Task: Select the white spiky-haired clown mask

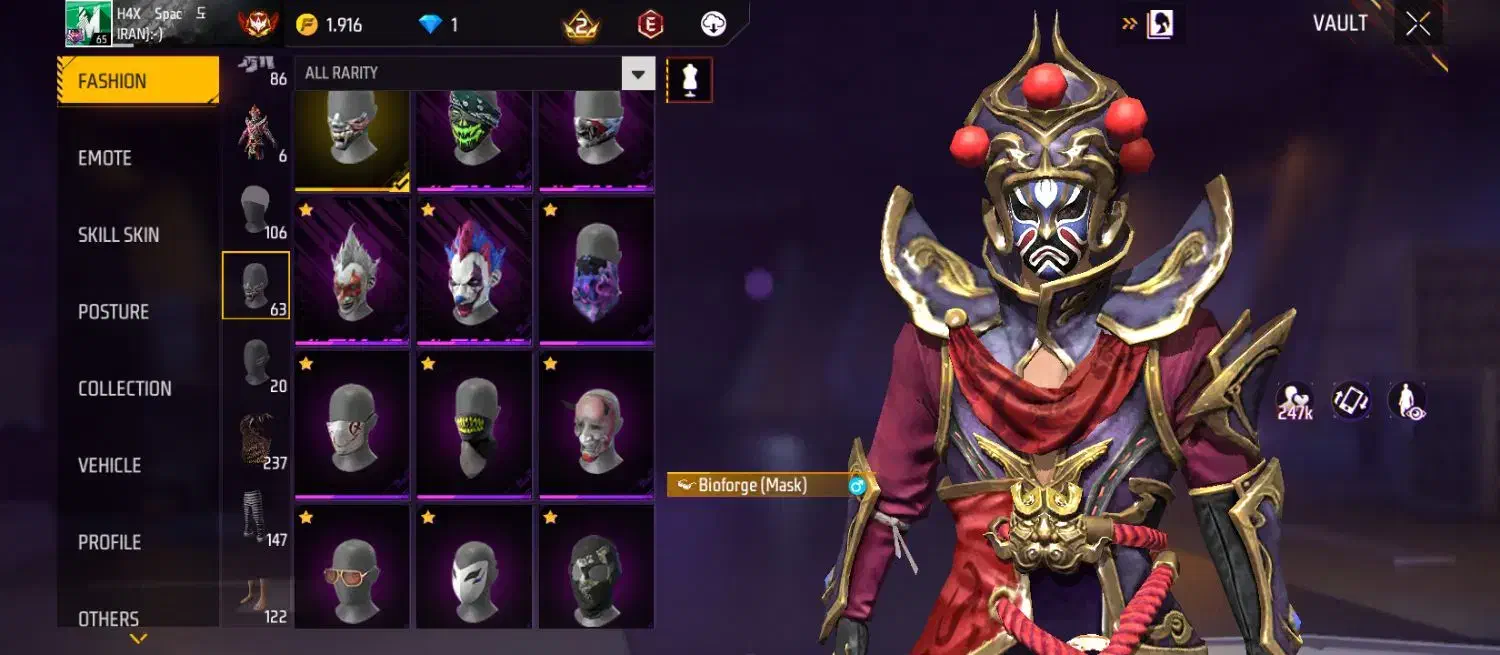Action: tap(352, 271)
